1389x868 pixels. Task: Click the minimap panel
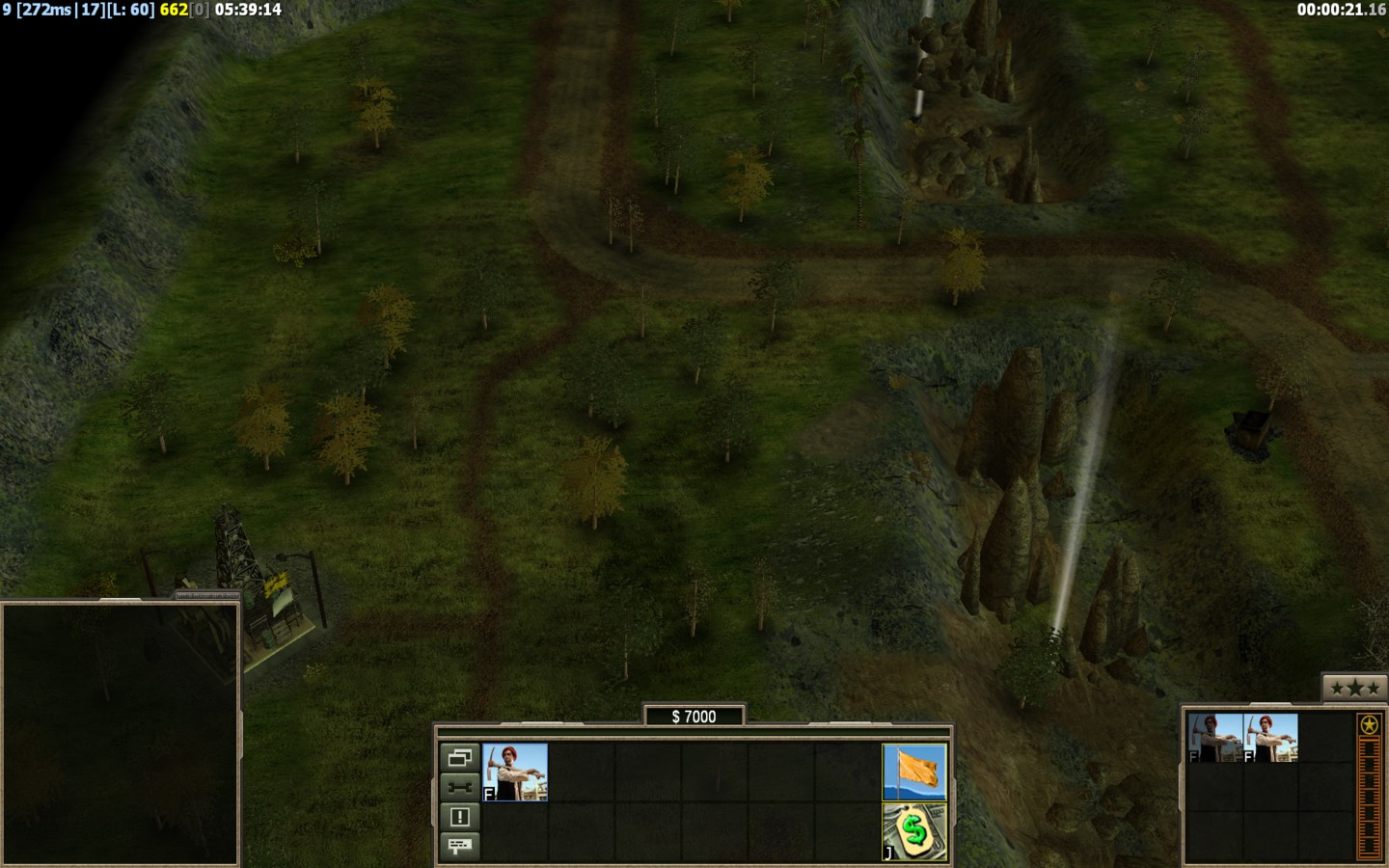click(x=120, y=733)
